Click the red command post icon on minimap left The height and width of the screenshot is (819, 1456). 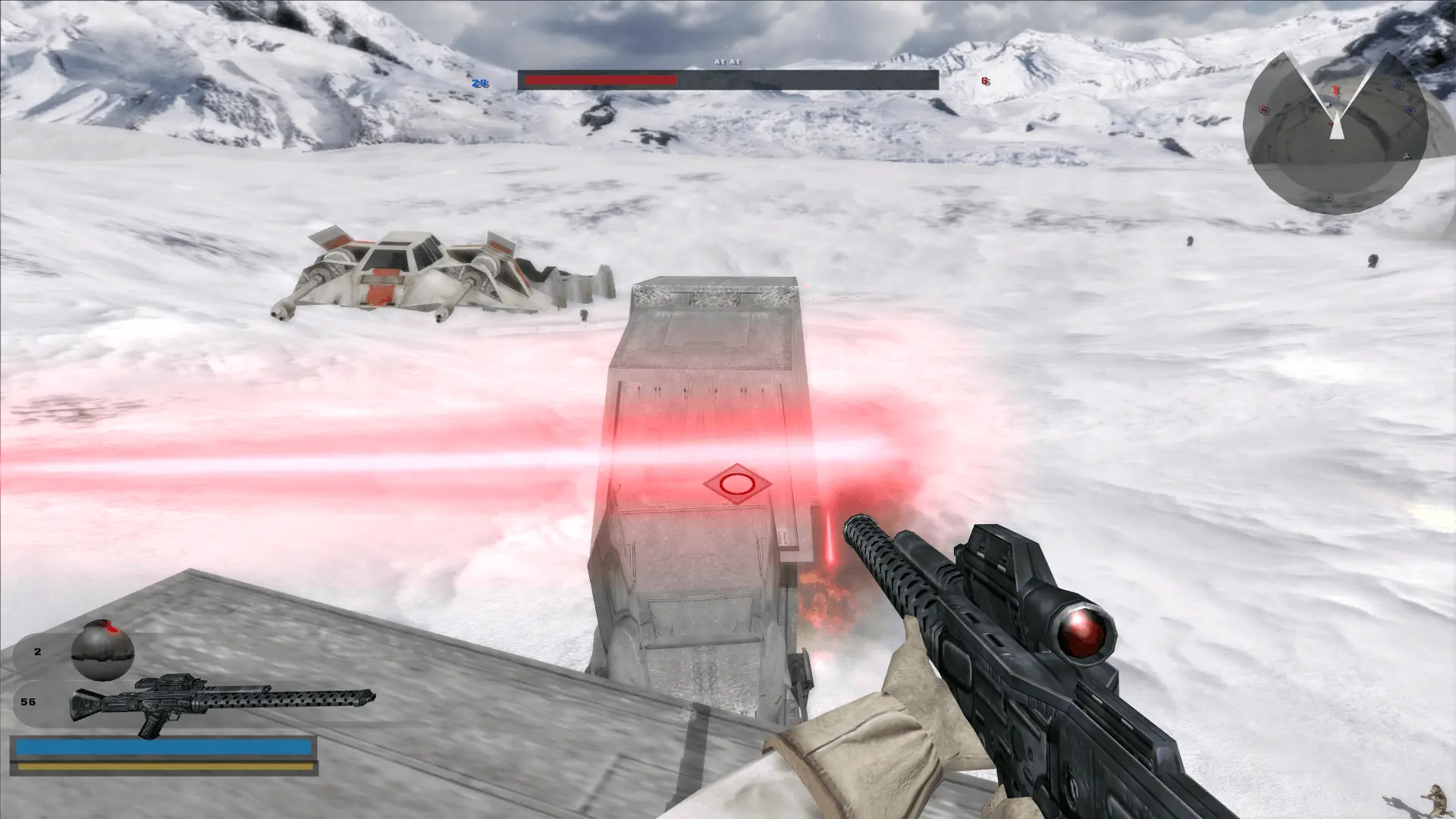click(x=1264, y=109)
